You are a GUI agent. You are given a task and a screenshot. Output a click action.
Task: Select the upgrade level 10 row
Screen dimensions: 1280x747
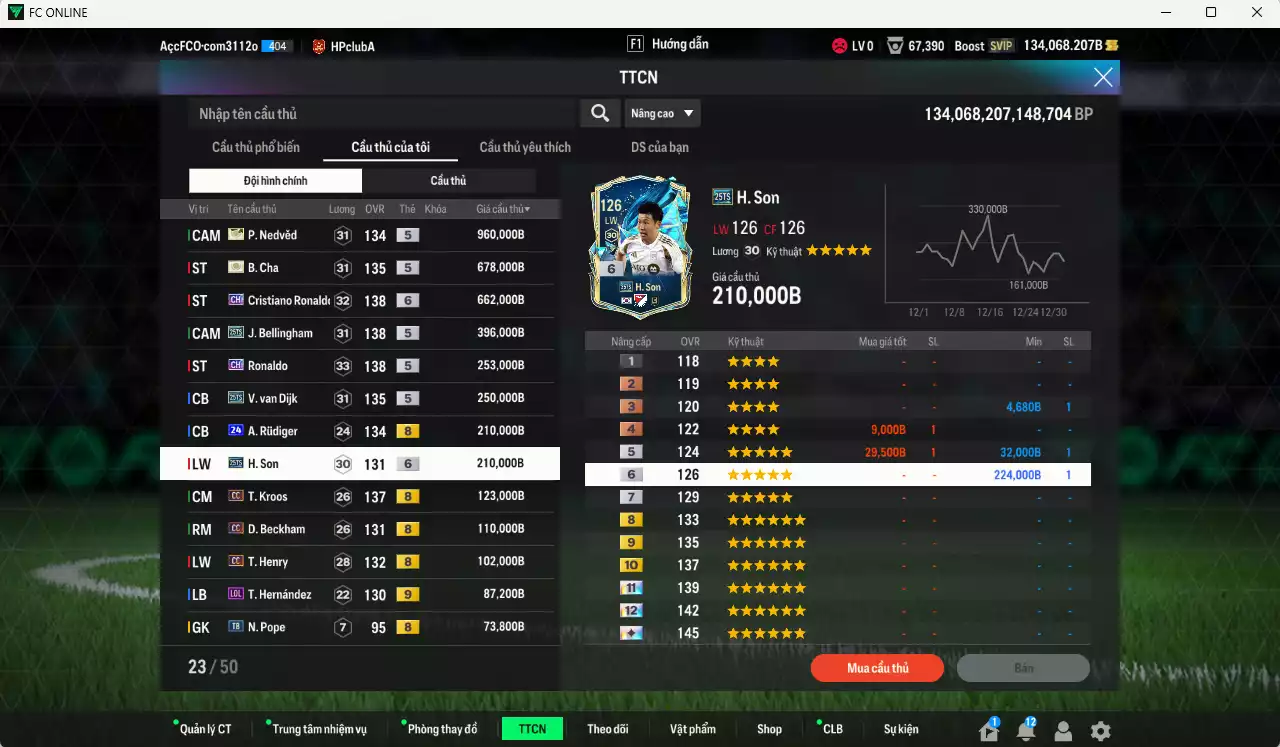pyautogui.click(x=838, y=564)
